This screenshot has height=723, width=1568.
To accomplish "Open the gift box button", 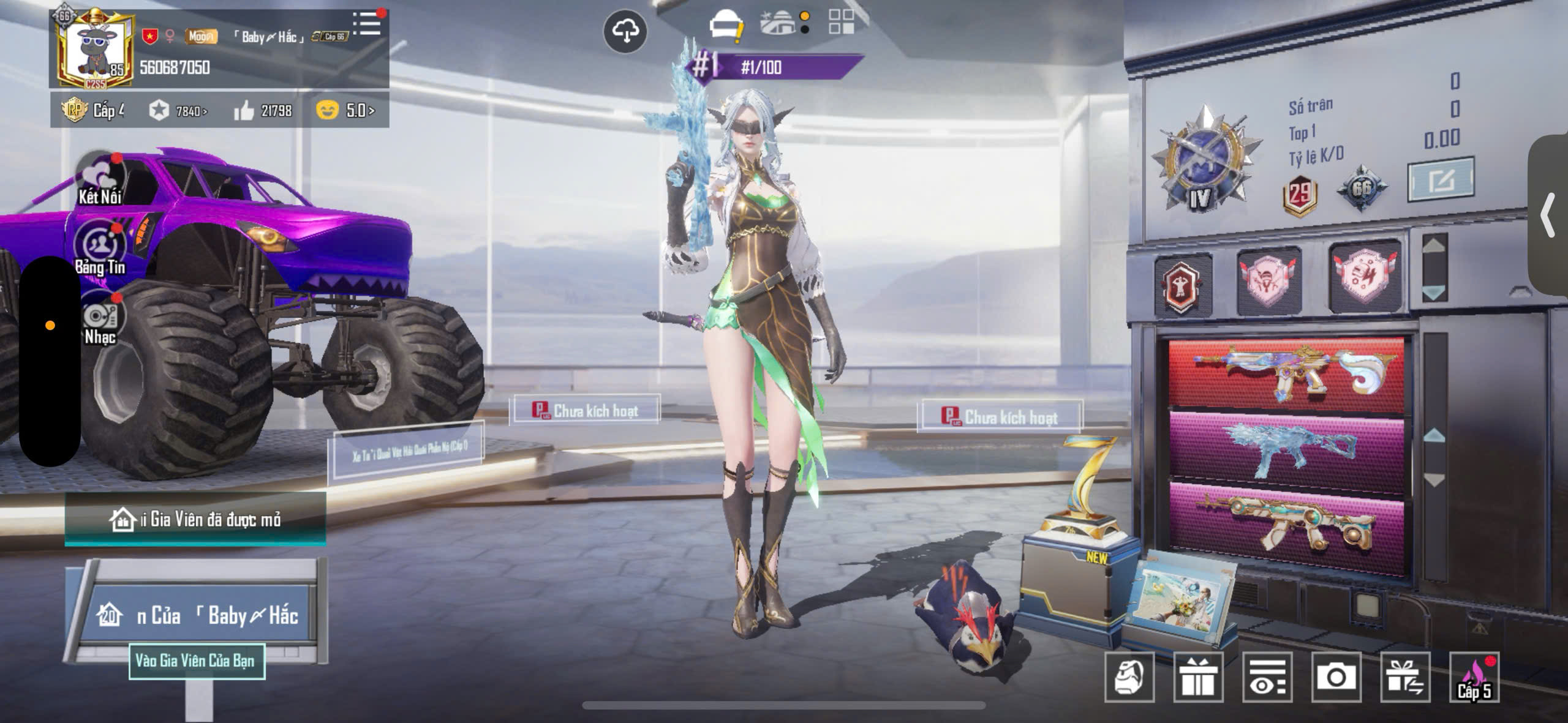I will point(1198,677).
